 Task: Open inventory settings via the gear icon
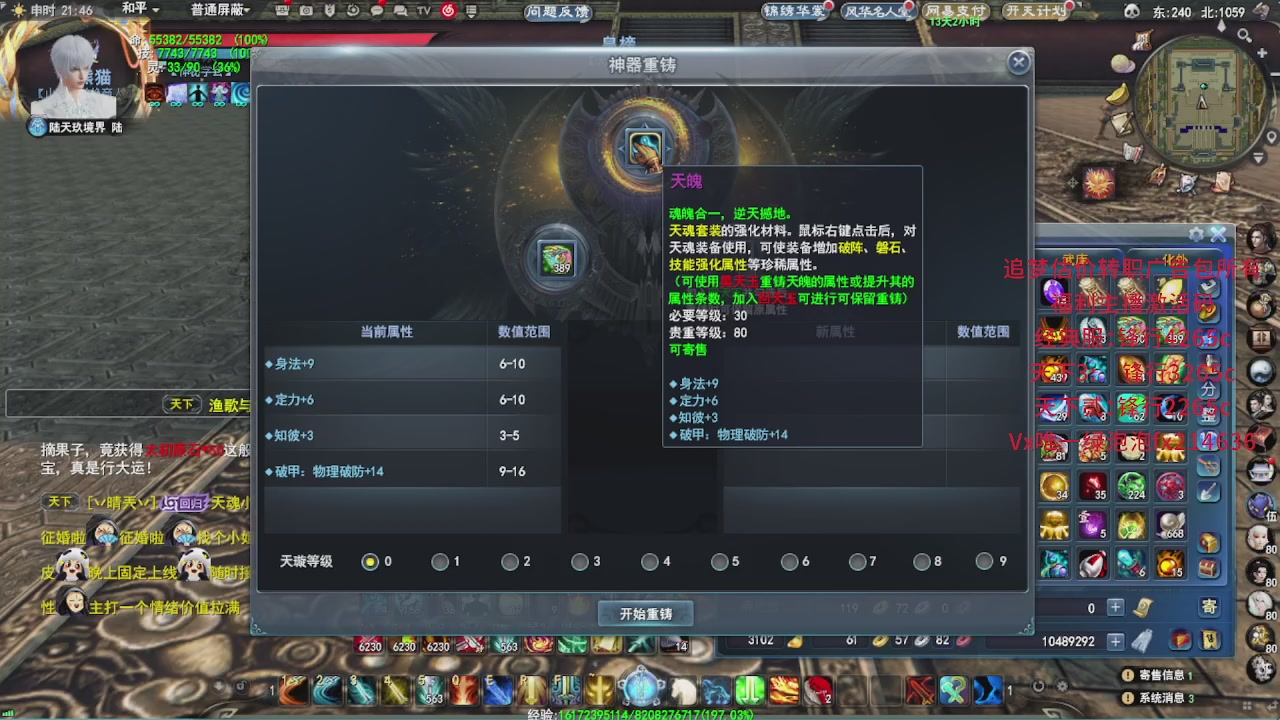[x=1196, y=233]
